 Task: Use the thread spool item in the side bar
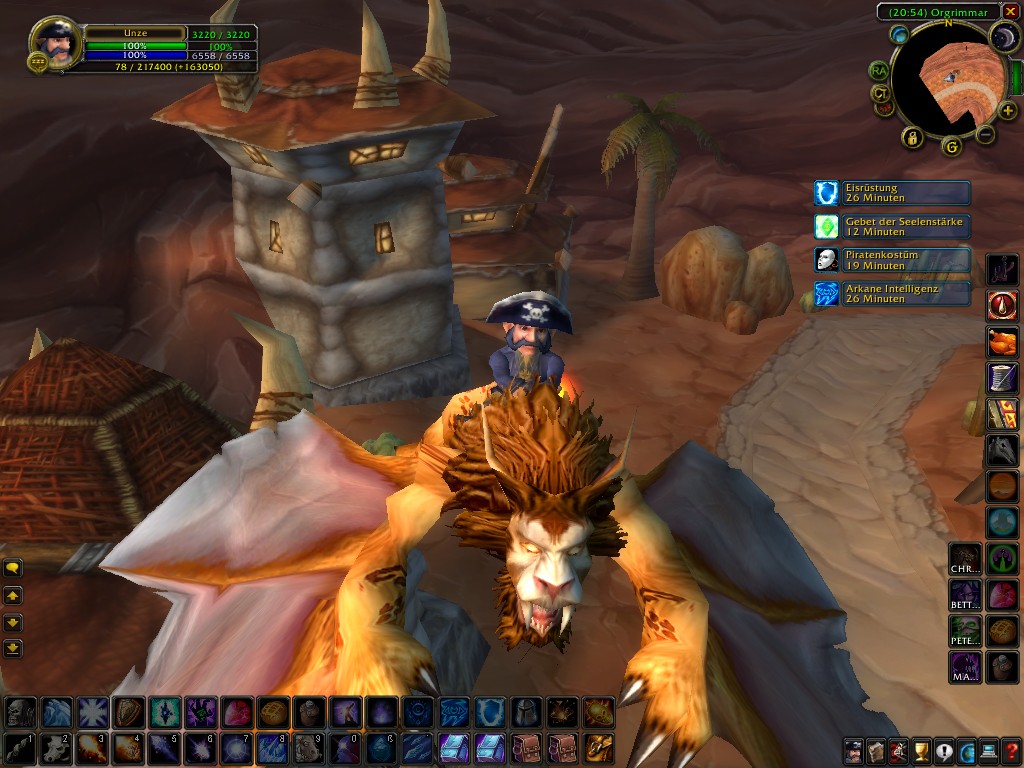click(1003, 376)
